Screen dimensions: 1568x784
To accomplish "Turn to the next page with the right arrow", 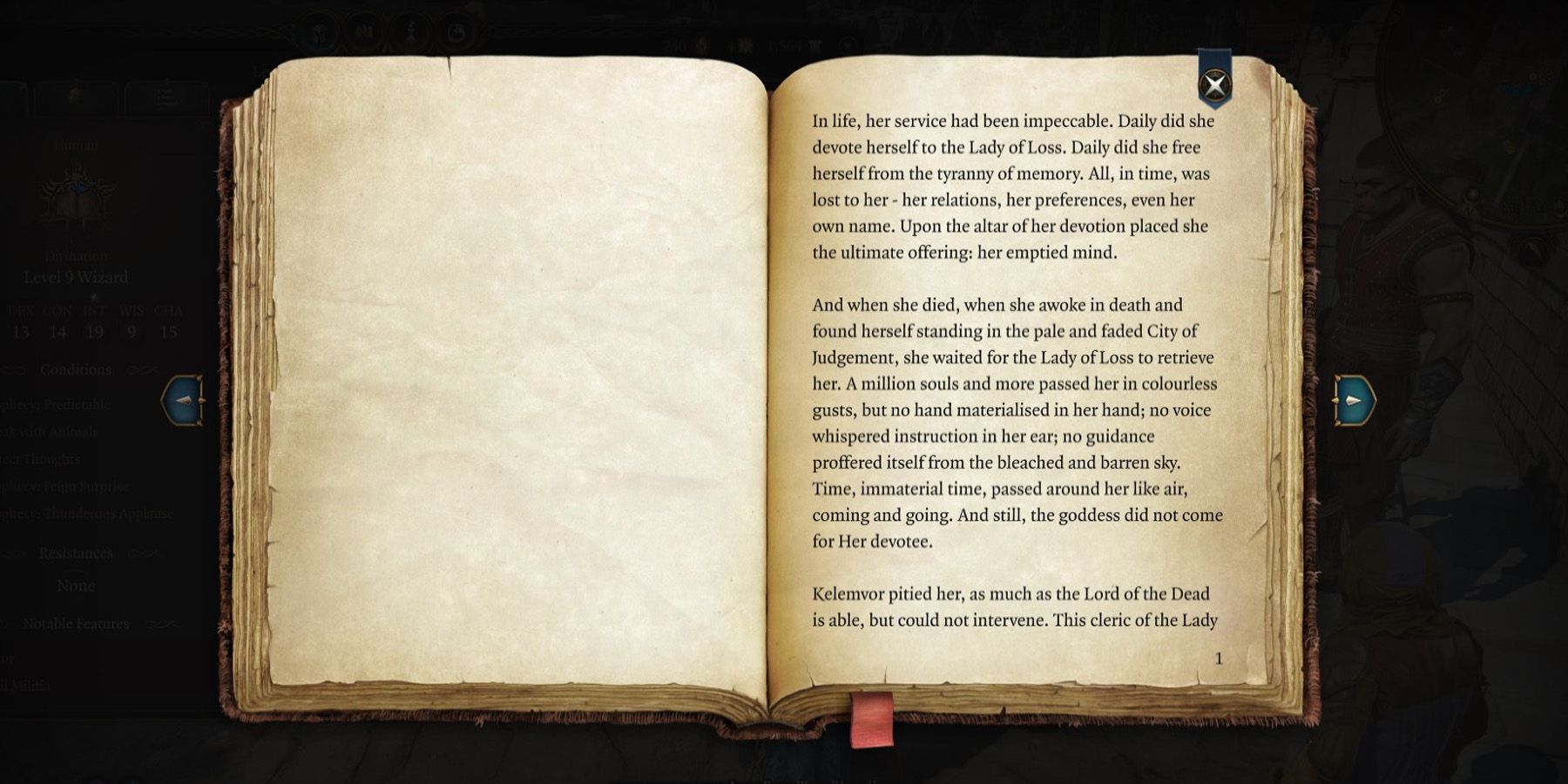I will [x=1351, y=401].
